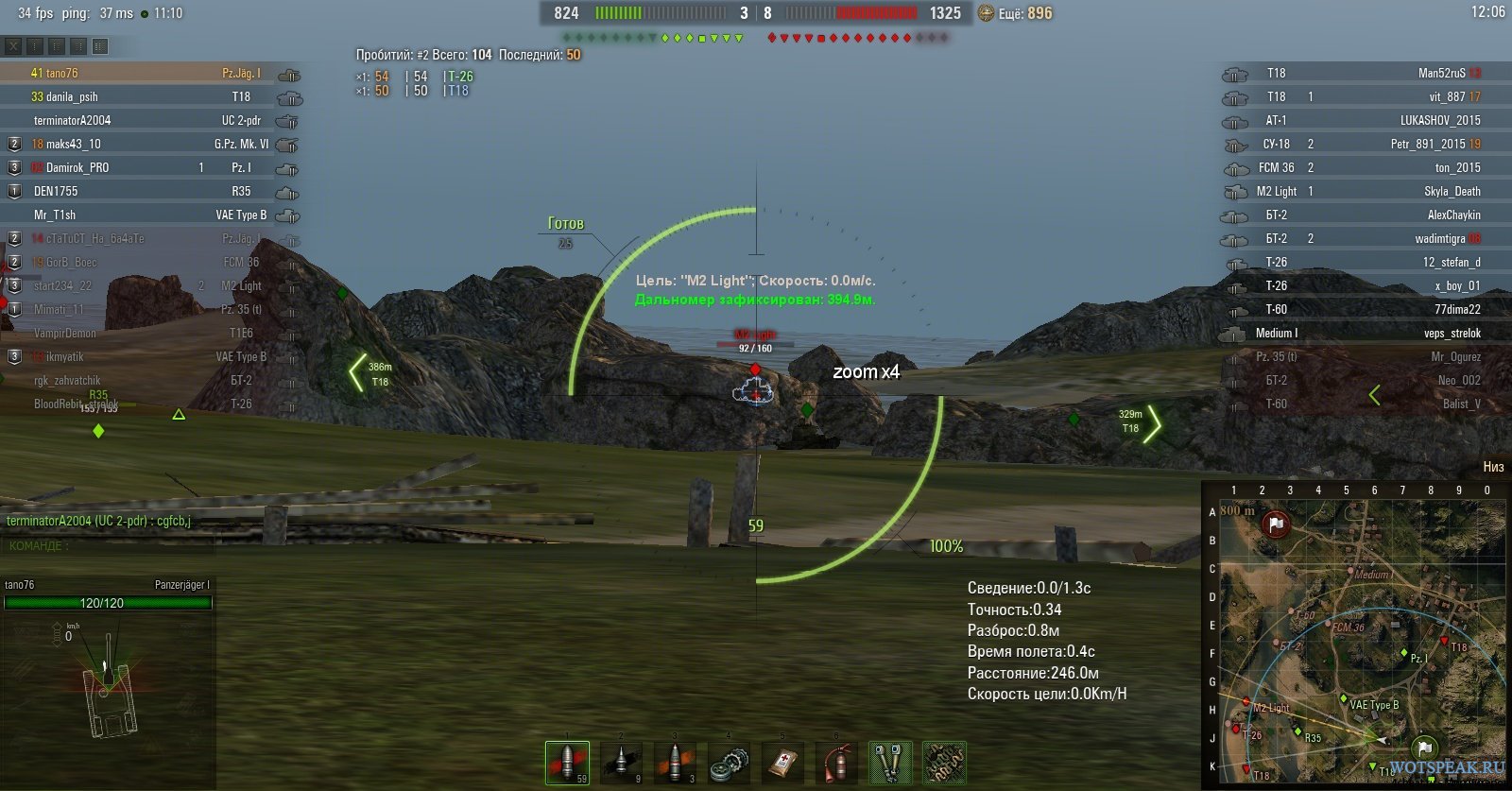Use the fire extinguisher consumable
The image size is (1512, 791).
click(x=836, y=762)
